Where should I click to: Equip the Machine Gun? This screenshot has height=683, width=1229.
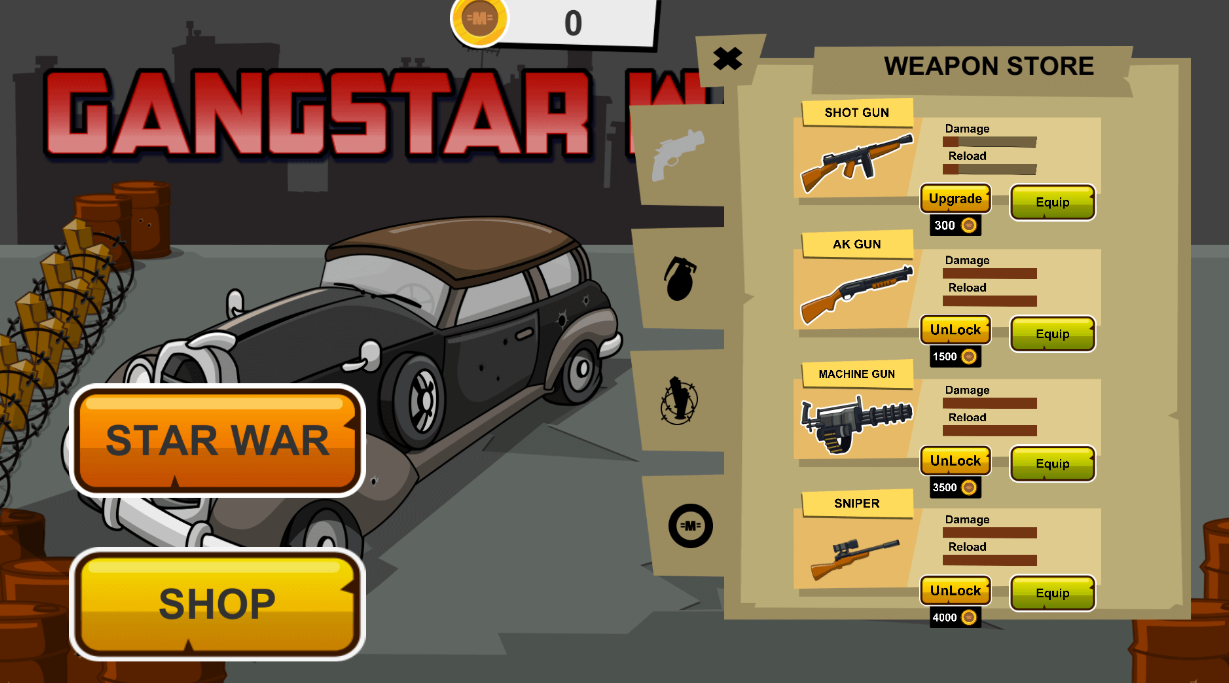(x=1052, y=464)
